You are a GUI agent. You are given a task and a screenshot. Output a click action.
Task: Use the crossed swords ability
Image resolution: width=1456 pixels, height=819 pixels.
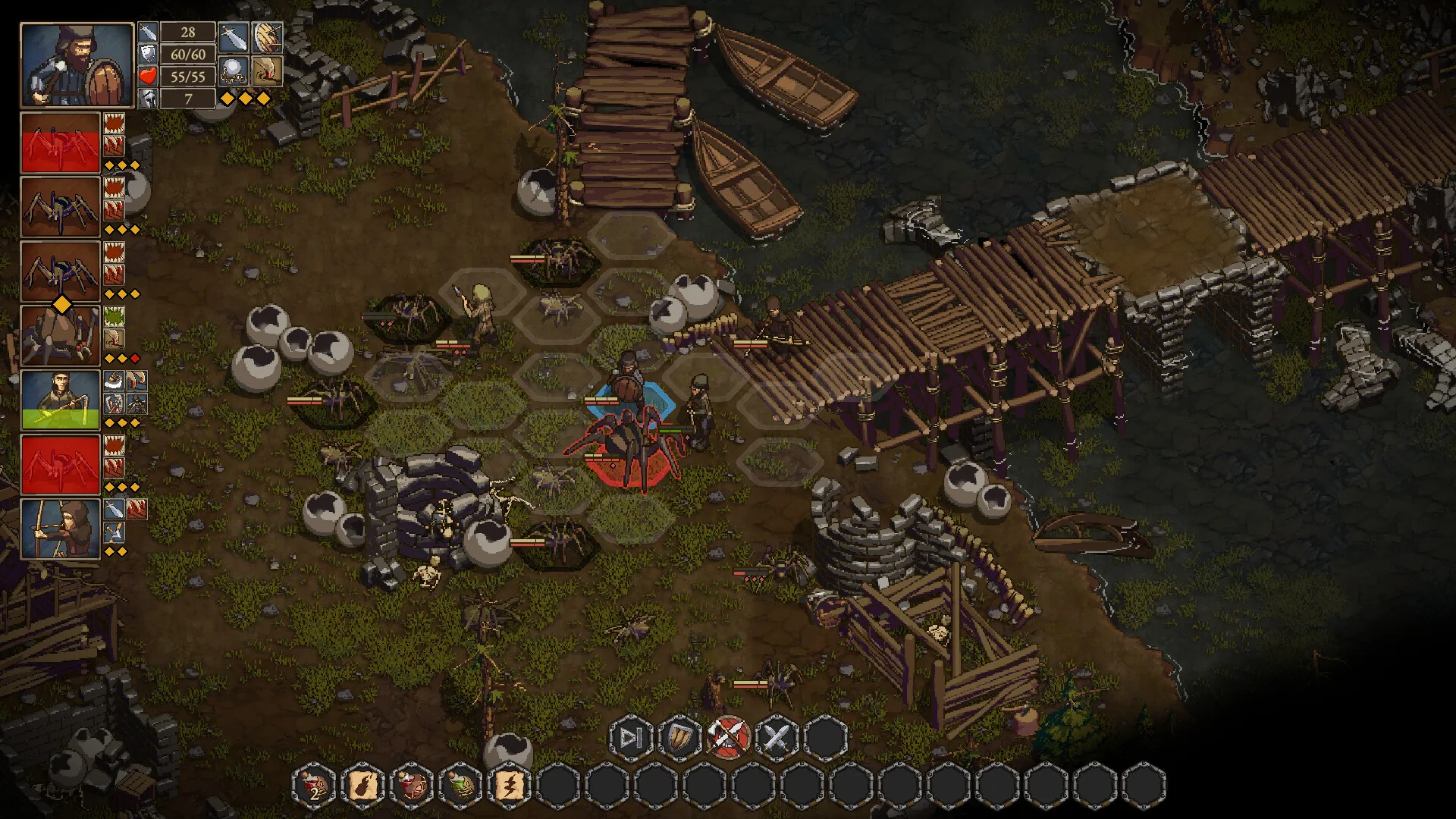point(777,736)
